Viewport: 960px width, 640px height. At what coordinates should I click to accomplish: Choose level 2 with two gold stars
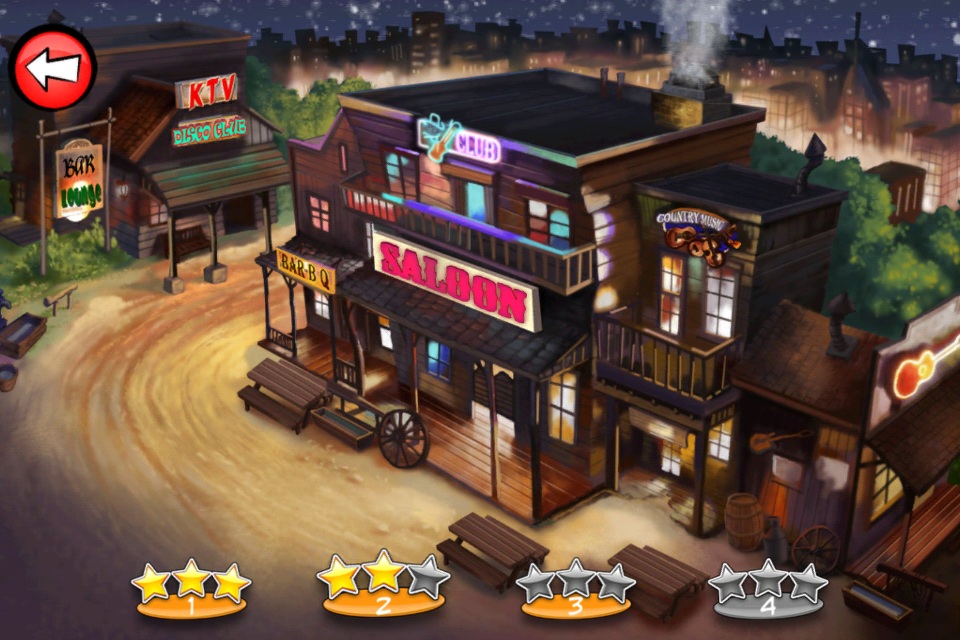pyautogui.click(x=384, y=591)
